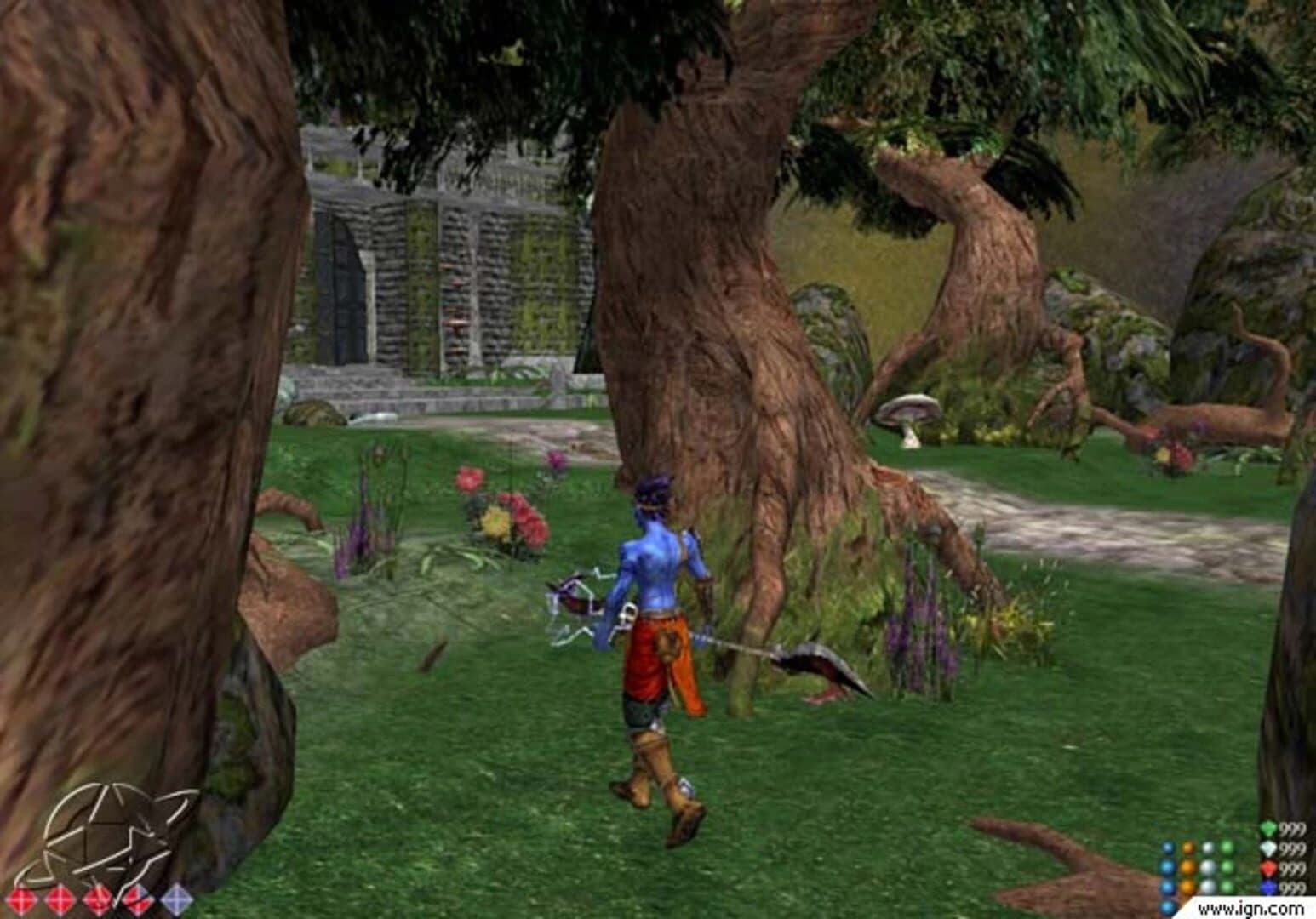This screenshot has height=919, width=1316.
Task: Select the column of orange orbs
Action: (1188, 868)
